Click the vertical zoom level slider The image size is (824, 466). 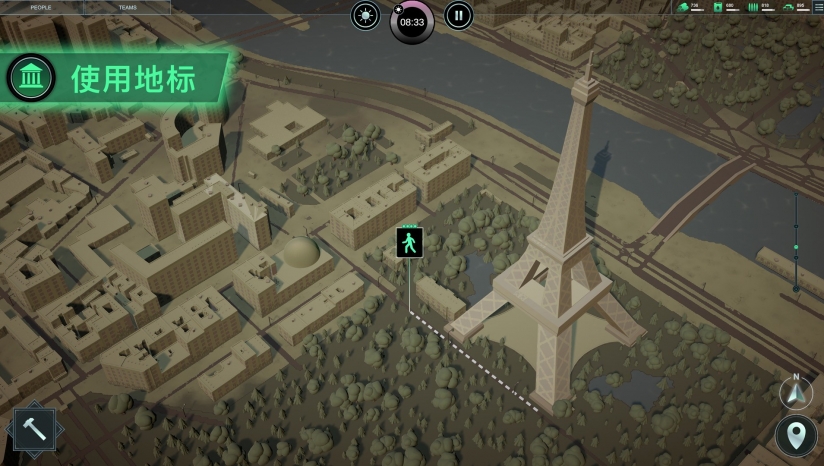point(796,245)
